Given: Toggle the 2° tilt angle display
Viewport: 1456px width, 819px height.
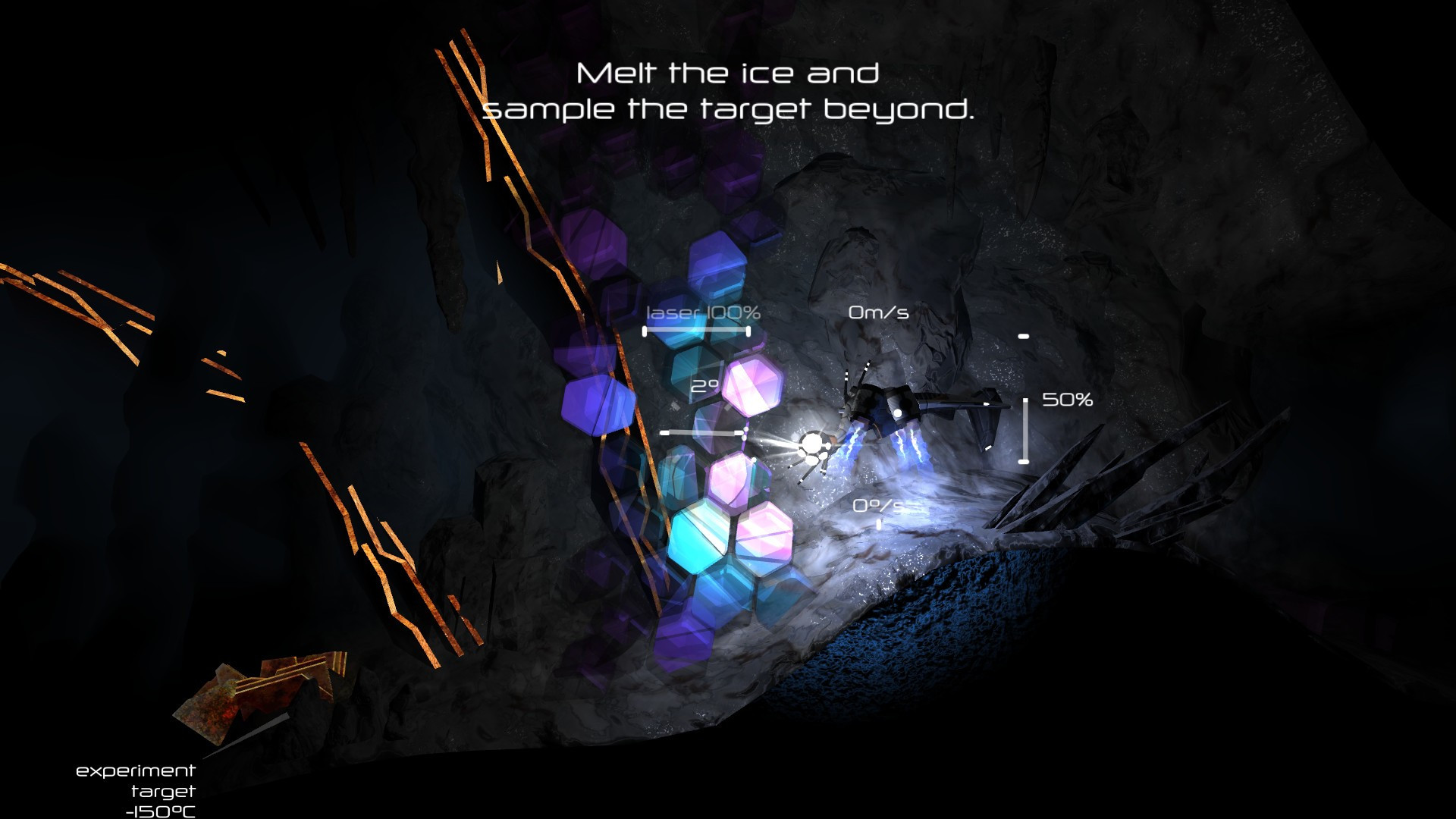Looking at the screenshot, I should tap(704, 387).
